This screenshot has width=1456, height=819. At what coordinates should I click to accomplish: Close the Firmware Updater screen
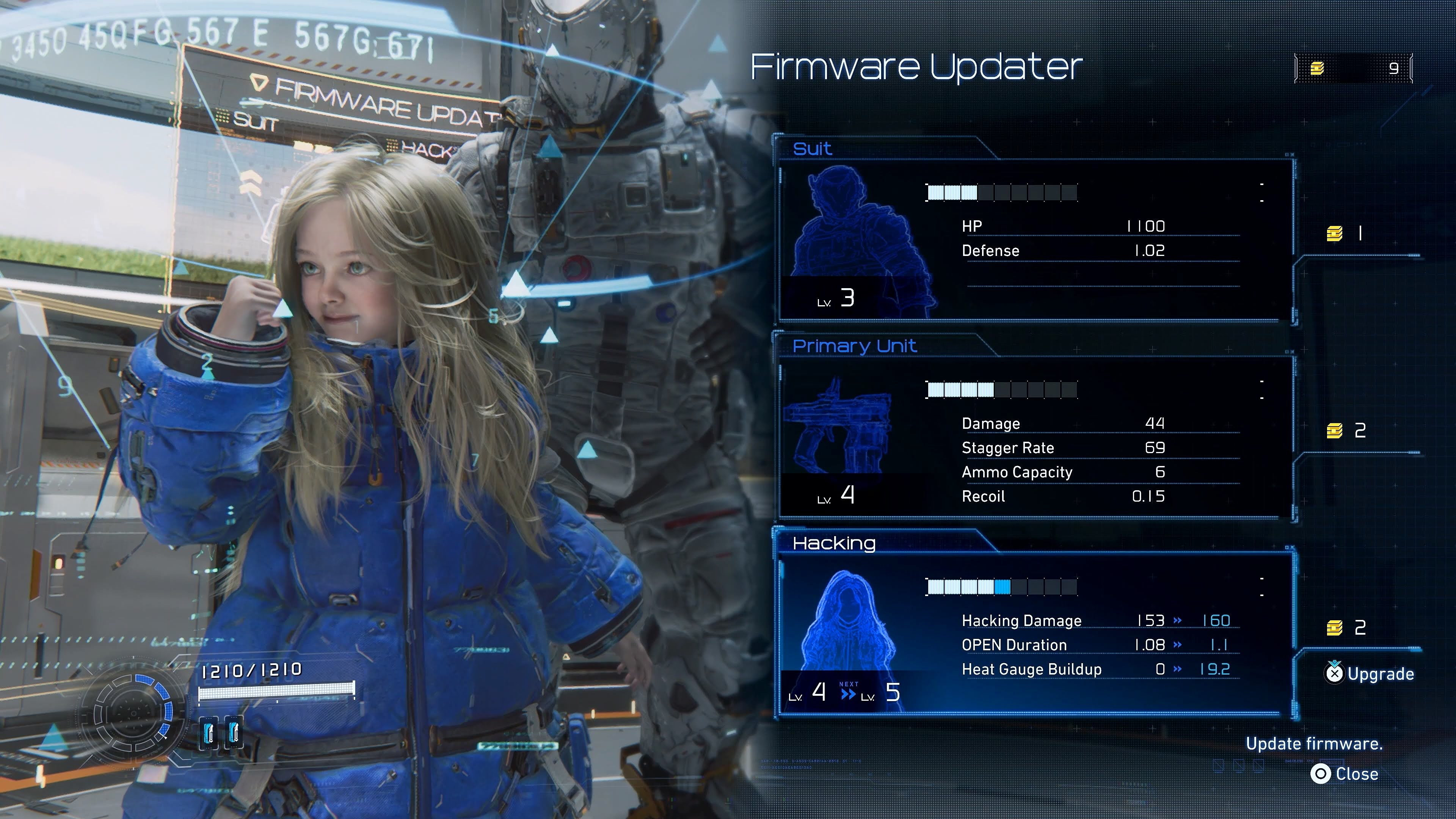click(1345, 774)
